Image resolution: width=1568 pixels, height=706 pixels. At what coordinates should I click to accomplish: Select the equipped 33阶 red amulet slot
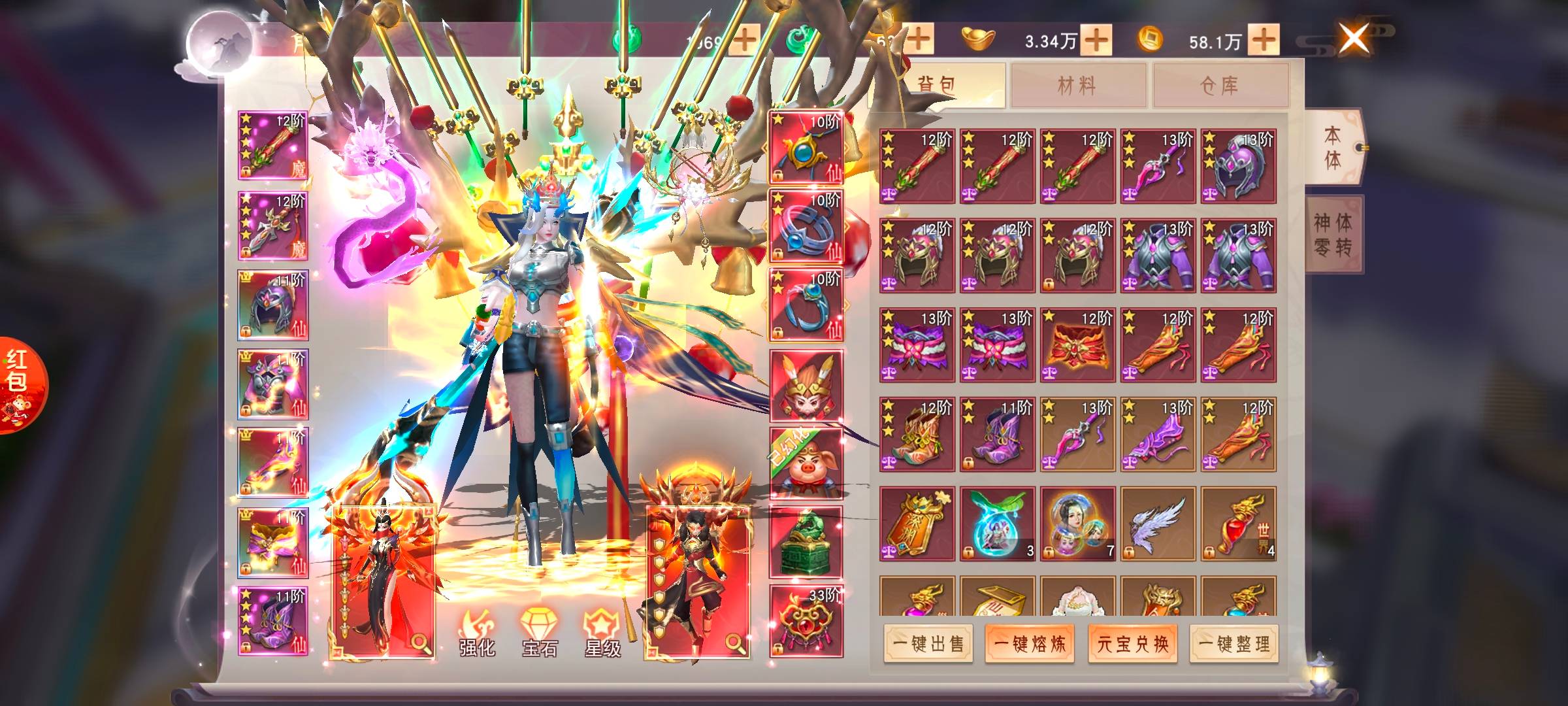[806, 621]
